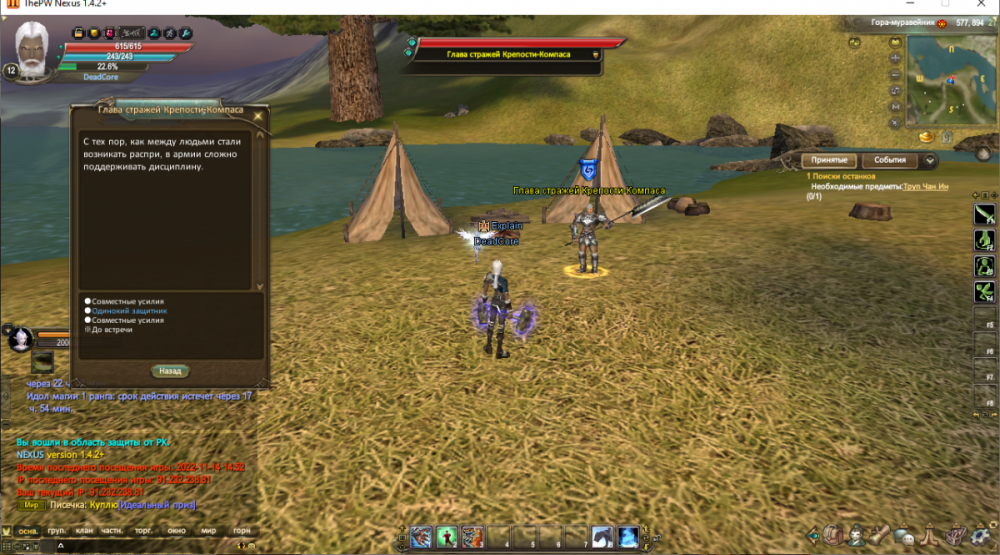This screenshot has width=1000, height=555.
Task: Close the NPC dialogue window
Action: click(x=259, y=115)
